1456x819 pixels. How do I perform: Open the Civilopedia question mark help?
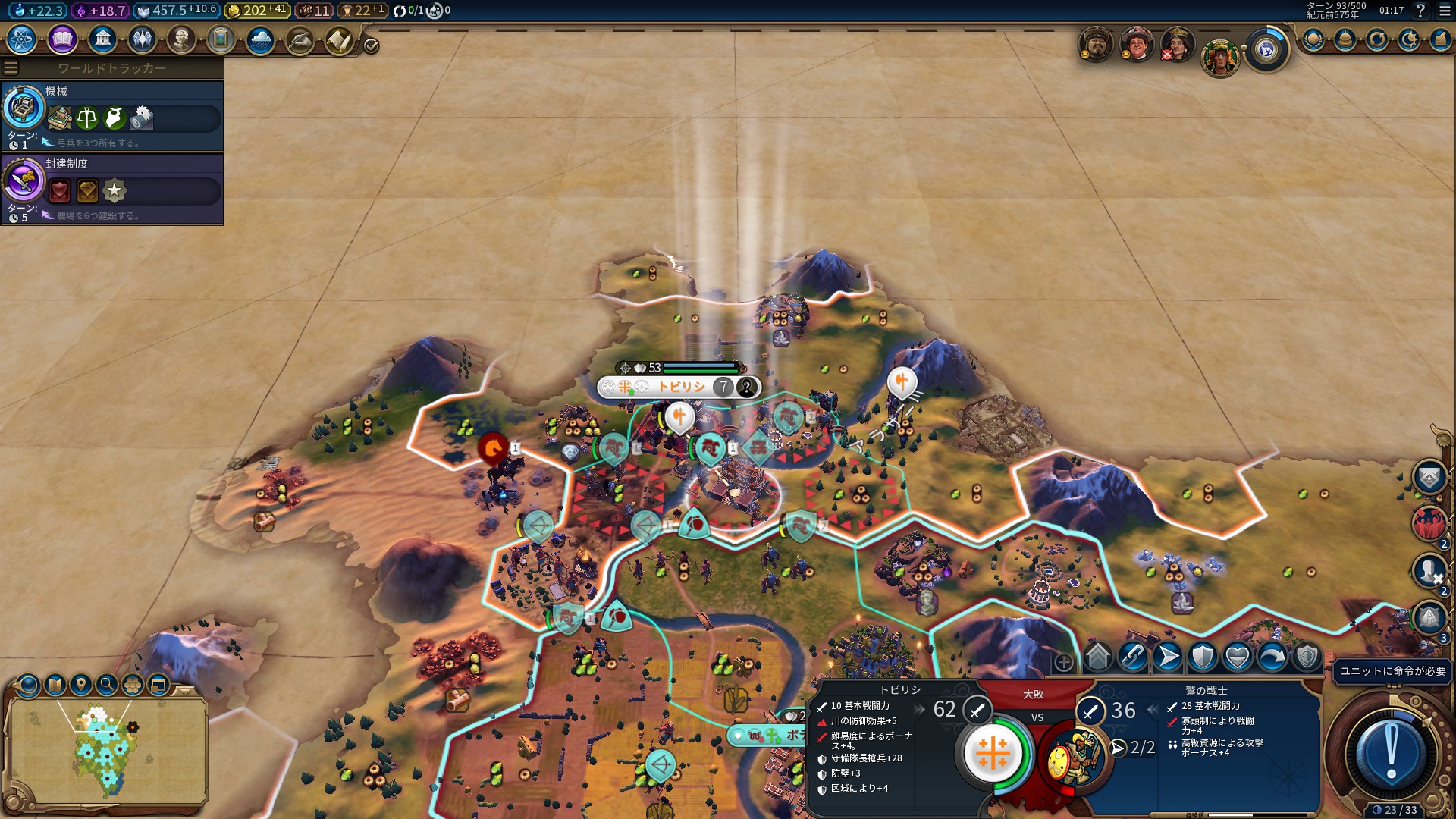point(1420,11)
